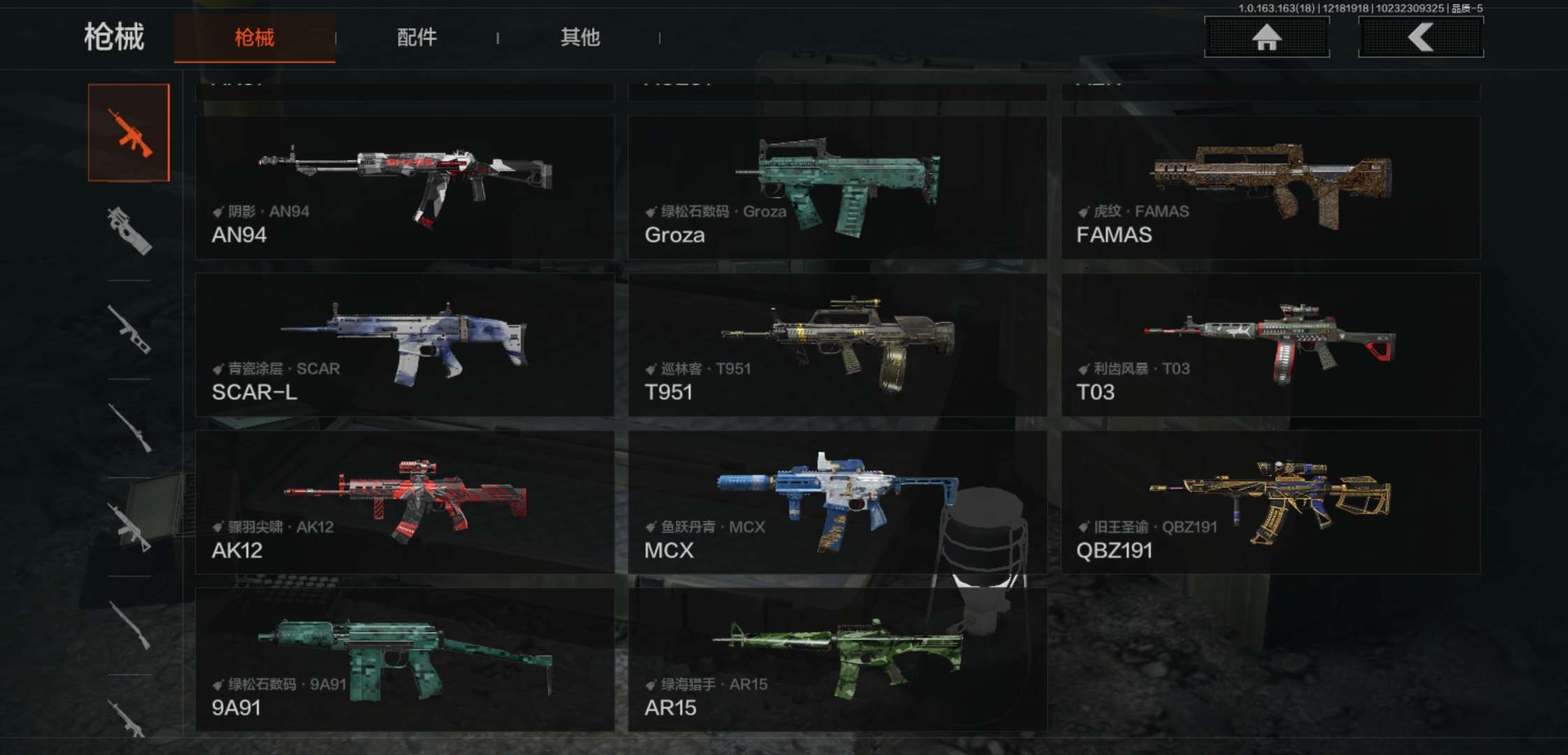Image resolution: width=1568 pixels, height=755 pixels.
Task: Pick the FAMAS weapon card
Action: (1270, 187)
